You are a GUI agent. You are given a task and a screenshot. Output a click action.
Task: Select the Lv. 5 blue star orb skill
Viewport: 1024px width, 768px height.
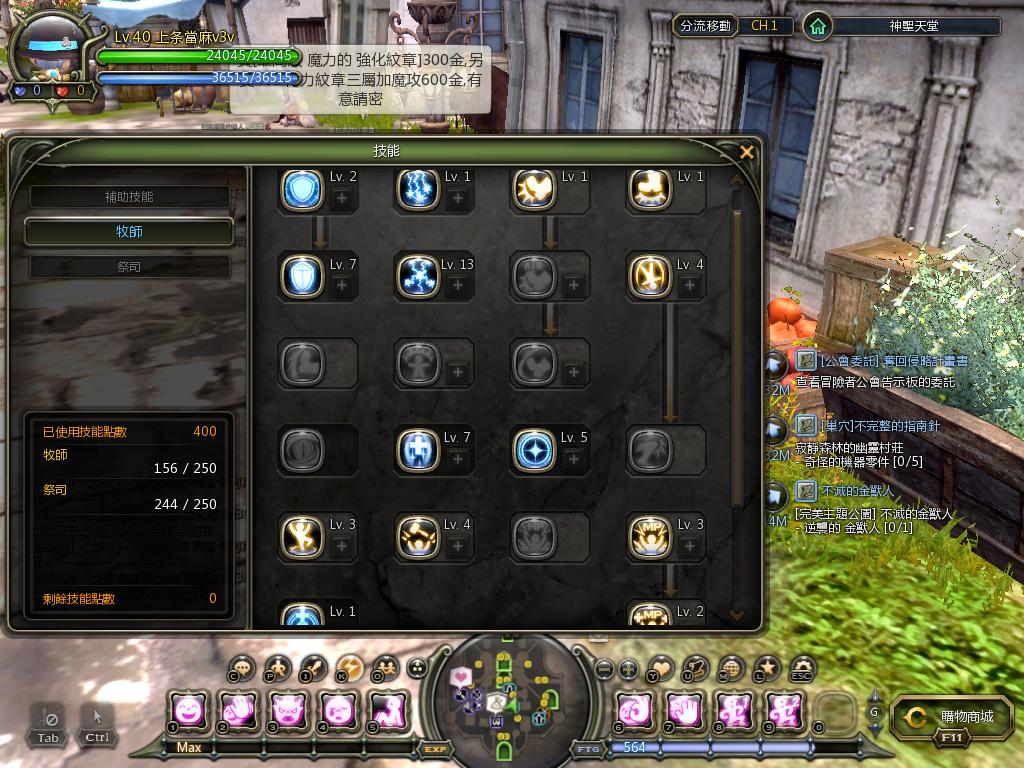tap(533, 450)
